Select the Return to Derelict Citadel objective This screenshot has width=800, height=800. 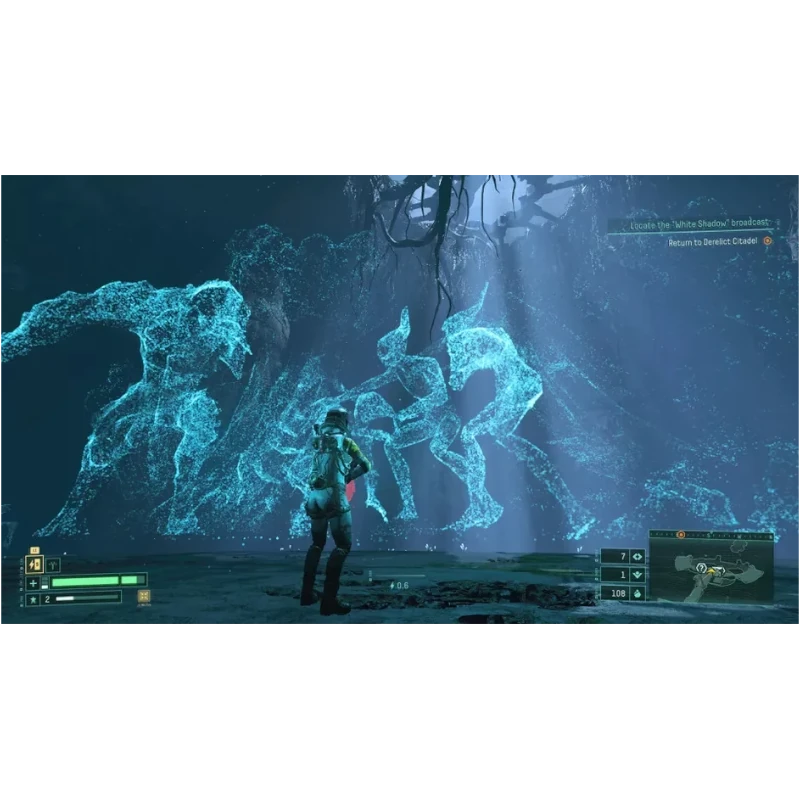[x=714, y=241]
